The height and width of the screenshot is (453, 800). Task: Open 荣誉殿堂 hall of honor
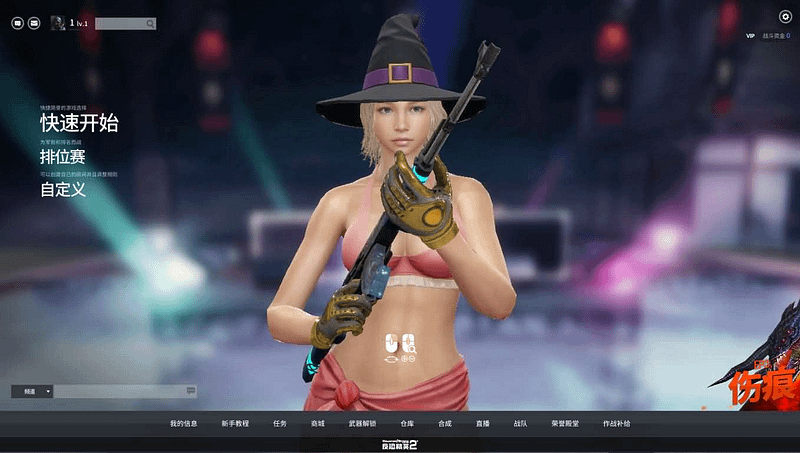coord(564,424)
